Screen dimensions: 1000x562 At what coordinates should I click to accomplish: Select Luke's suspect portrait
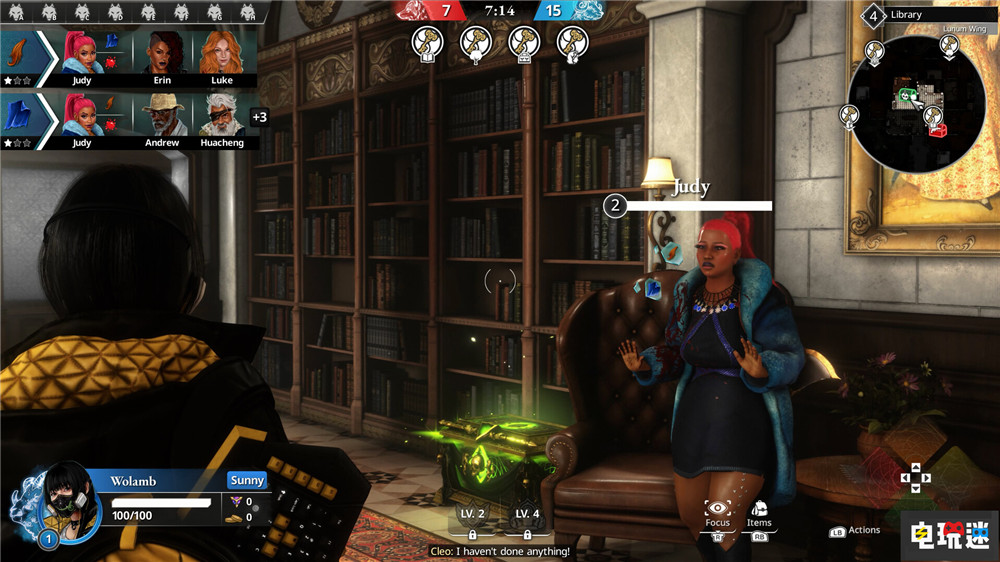[222, 53]
